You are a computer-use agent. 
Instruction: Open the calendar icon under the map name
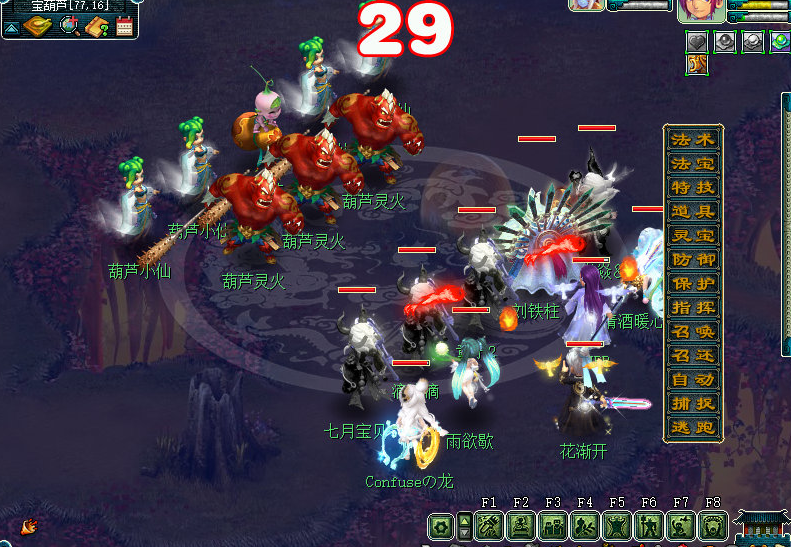click(125, 27)
